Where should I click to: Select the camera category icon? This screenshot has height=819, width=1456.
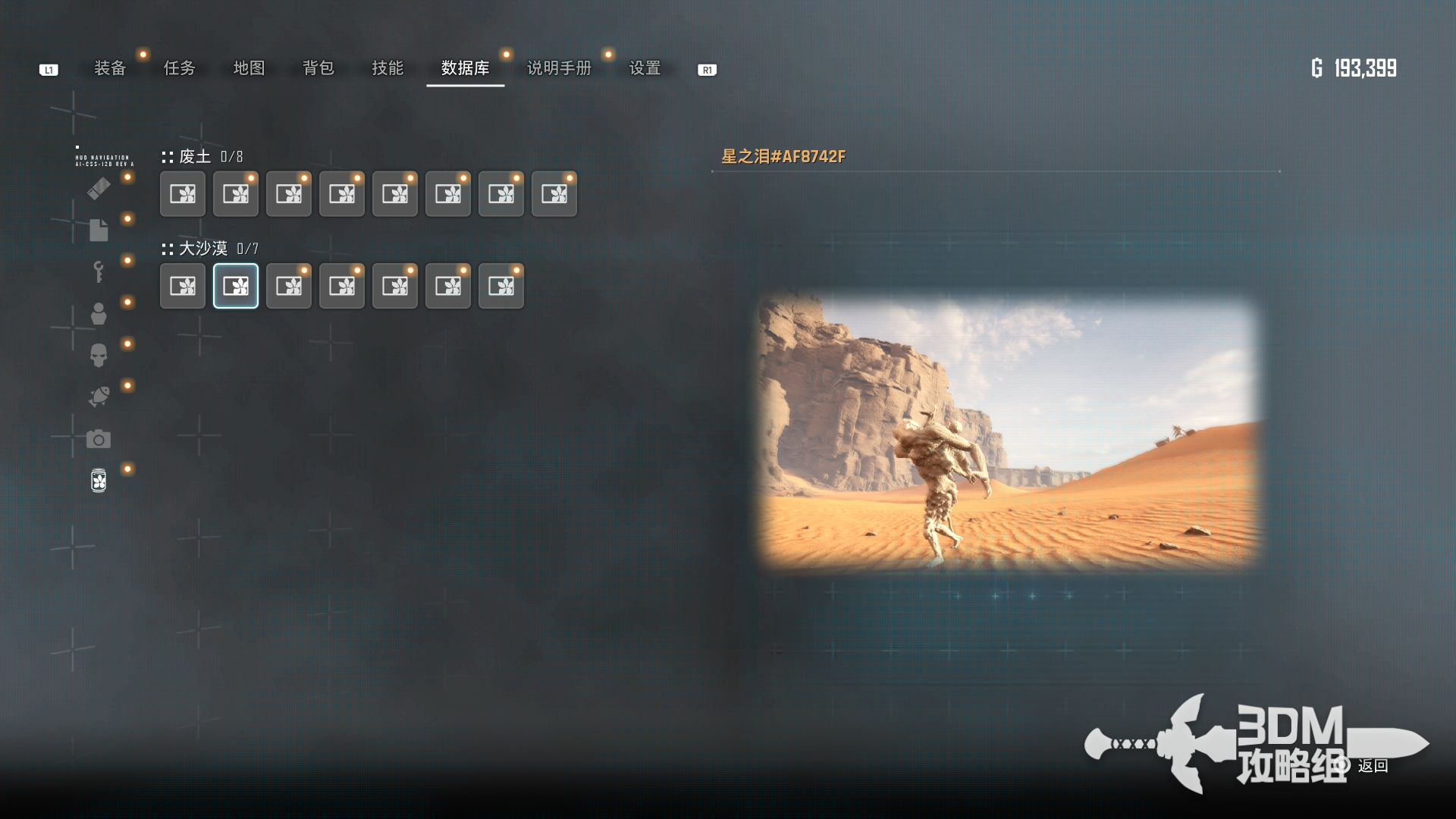tap(99, 439)
